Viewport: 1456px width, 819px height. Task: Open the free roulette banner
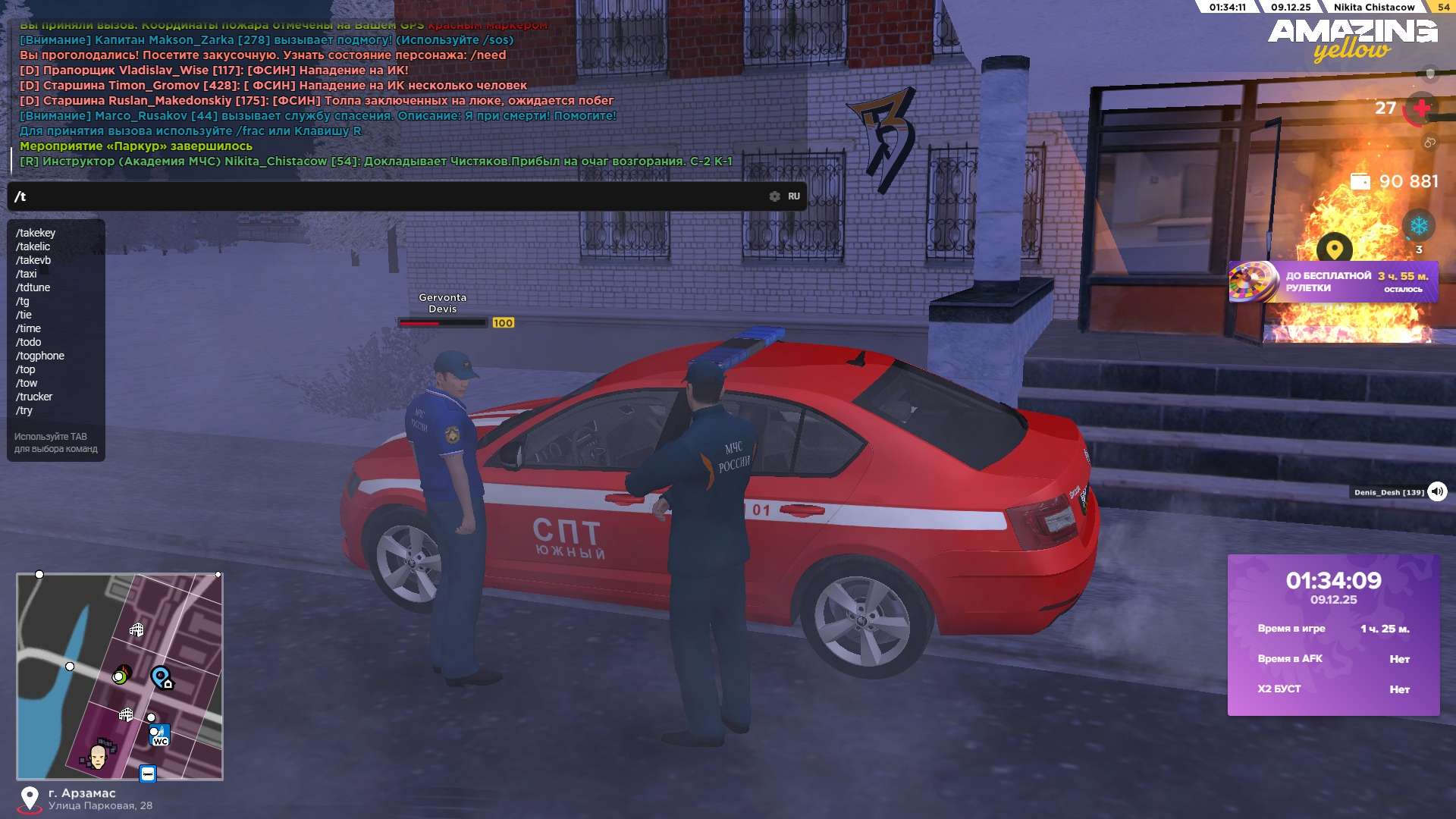click(x=1333, y=282)
